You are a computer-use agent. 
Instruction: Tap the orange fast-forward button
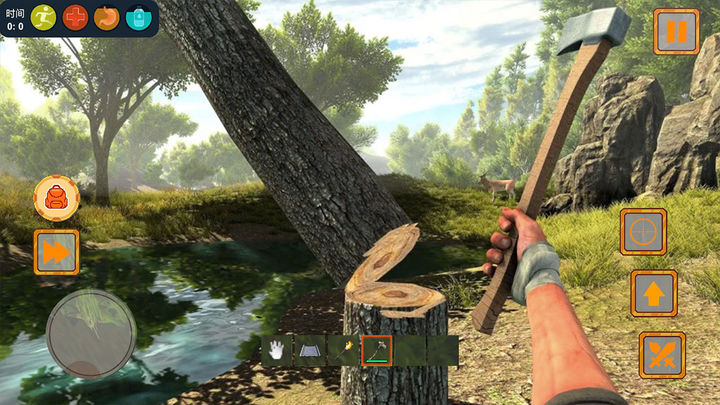pos(56,252)
